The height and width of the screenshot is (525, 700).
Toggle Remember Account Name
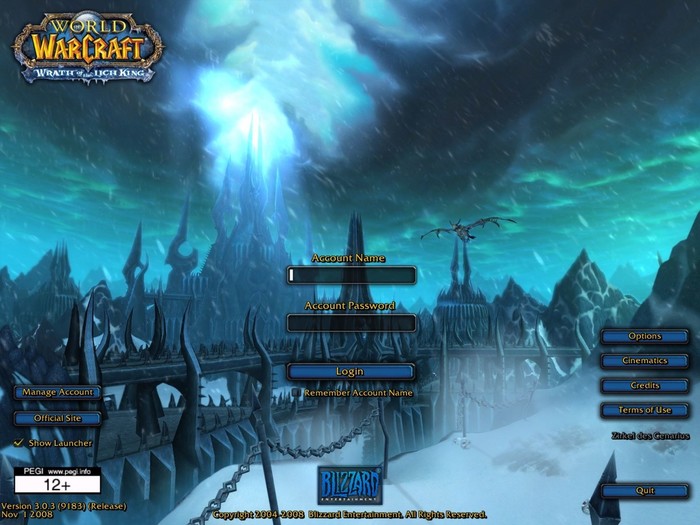click(297, 393)
